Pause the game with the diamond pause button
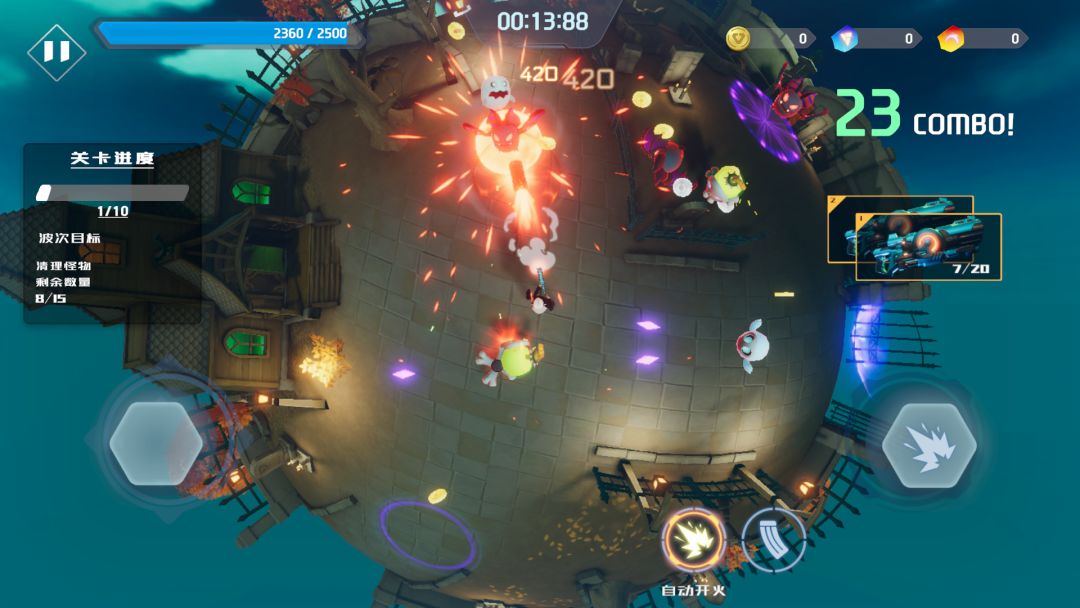Viewport: 1080px width, 608px height. click(56, 51)
